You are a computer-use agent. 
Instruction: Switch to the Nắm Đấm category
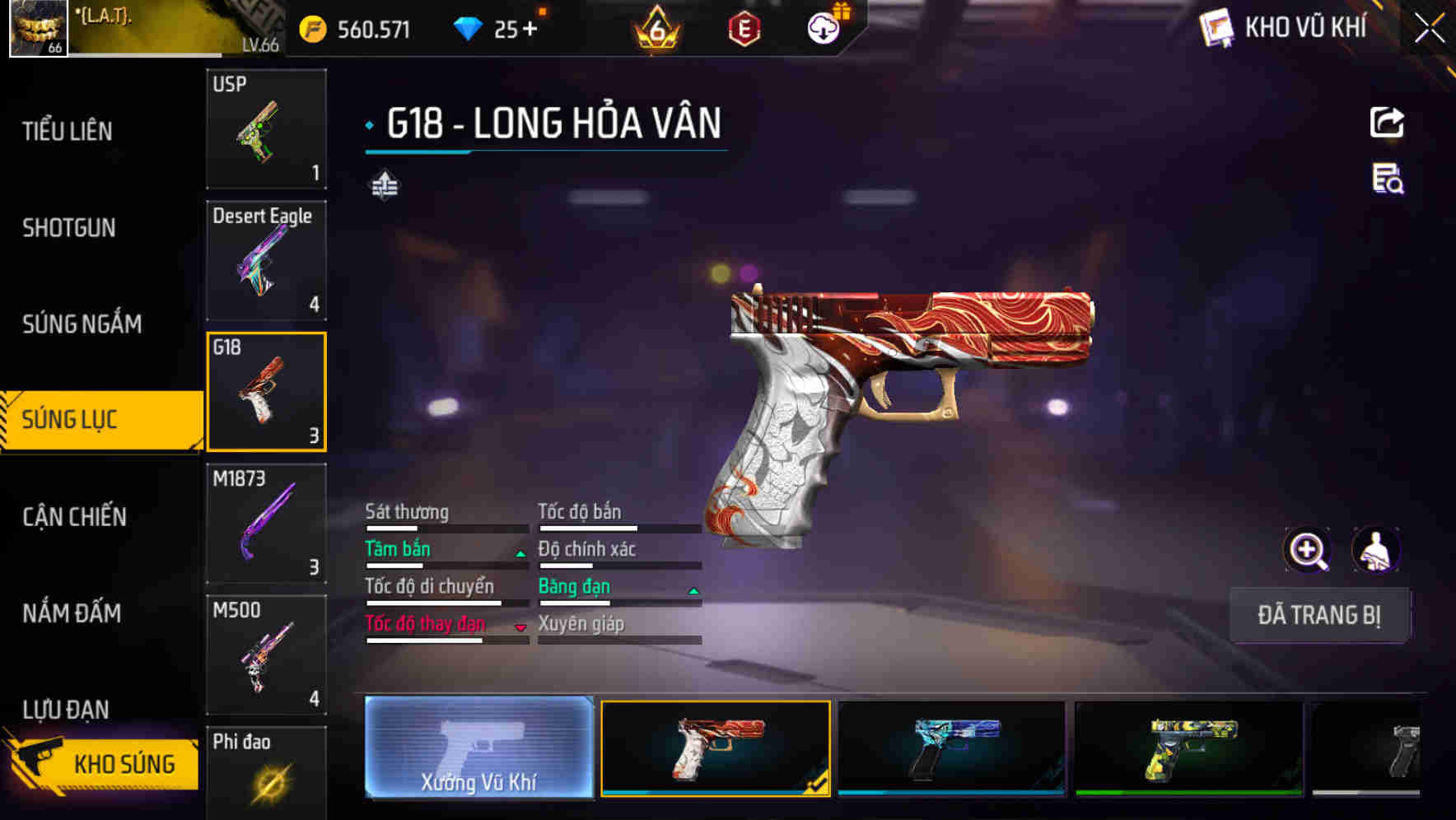(72, 613)
